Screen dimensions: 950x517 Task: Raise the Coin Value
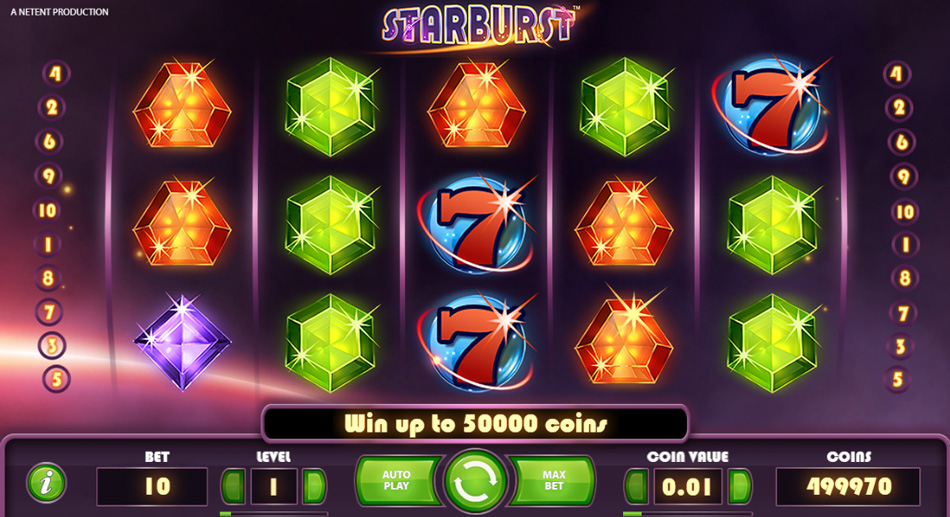(x=739, y=487)
